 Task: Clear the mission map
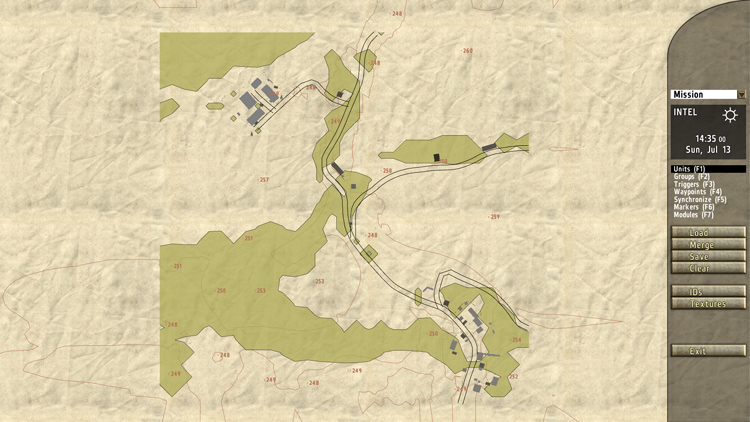(x=708, y=268)
